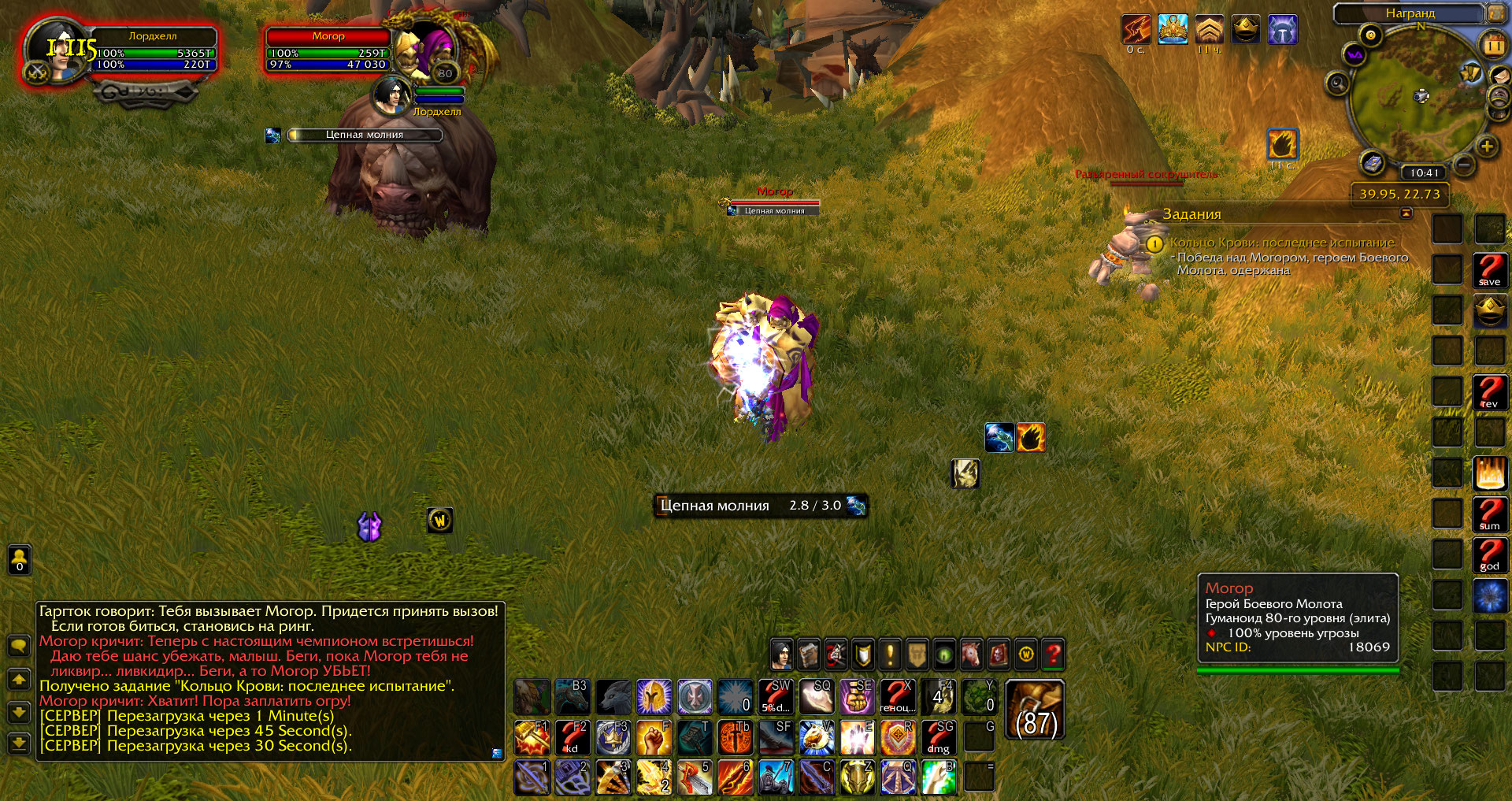The image size is (1512, 801).
Task: Activate the 'rev' macro button
Action: (1489, 392)
